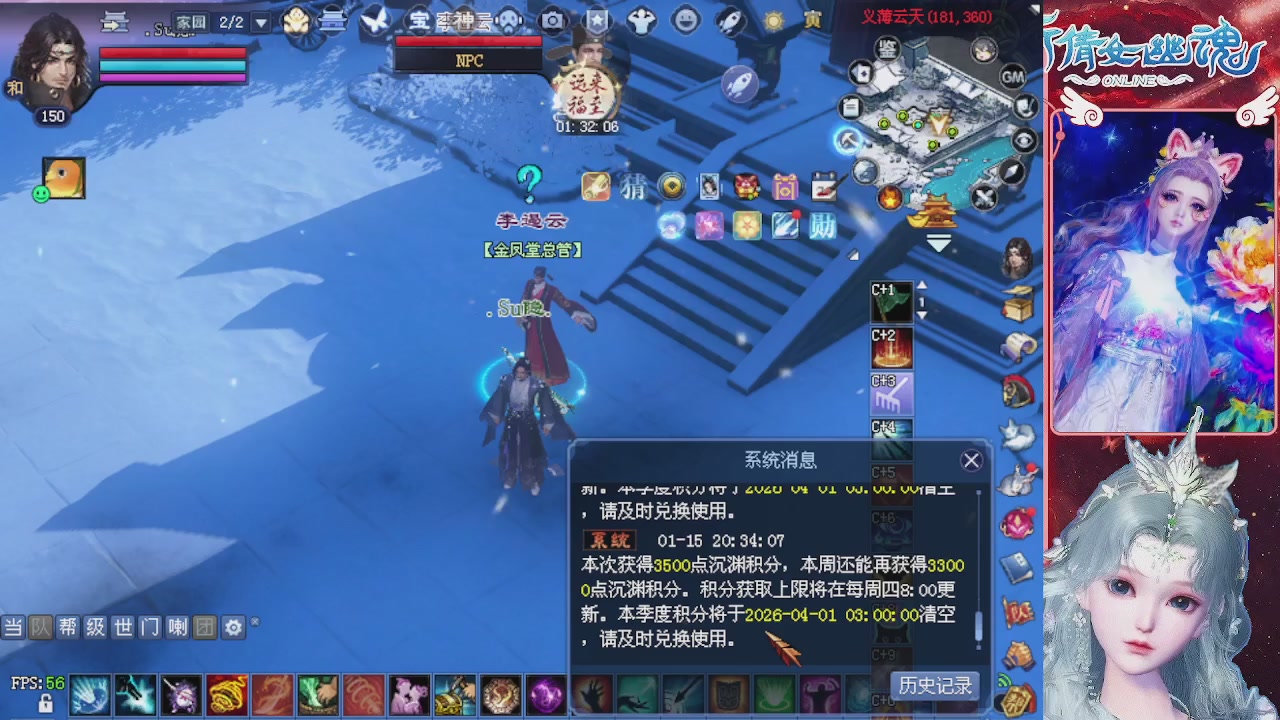Screen dimensions: 1280x720
Task: Open the 家园 channel dropdown arrow
Action: 259,20
